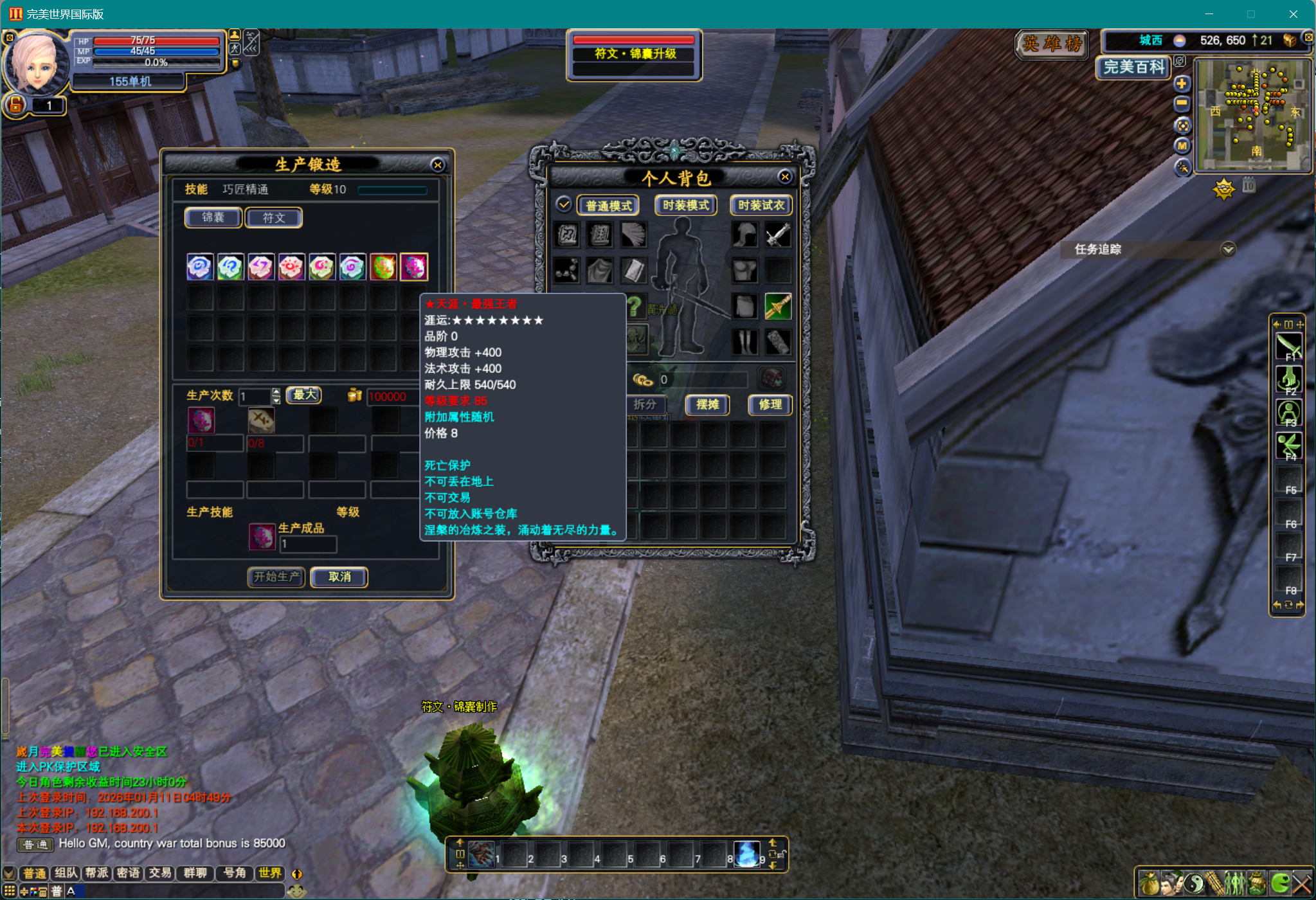Click the 摆摊 stall button
Viewport: 1316px width, 900px height.
tap(707, 404)
